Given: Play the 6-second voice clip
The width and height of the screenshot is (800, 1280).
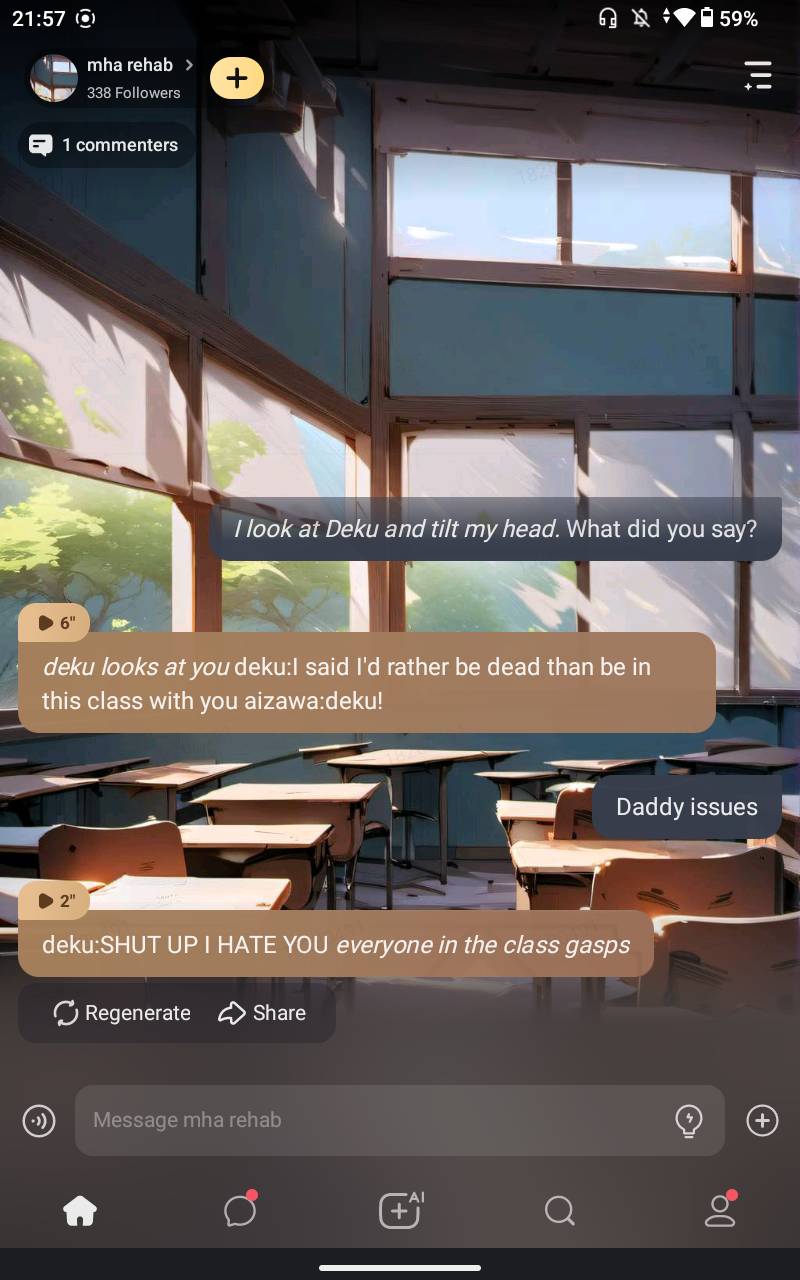Looking at the screenshot, I should coord(55,623).
